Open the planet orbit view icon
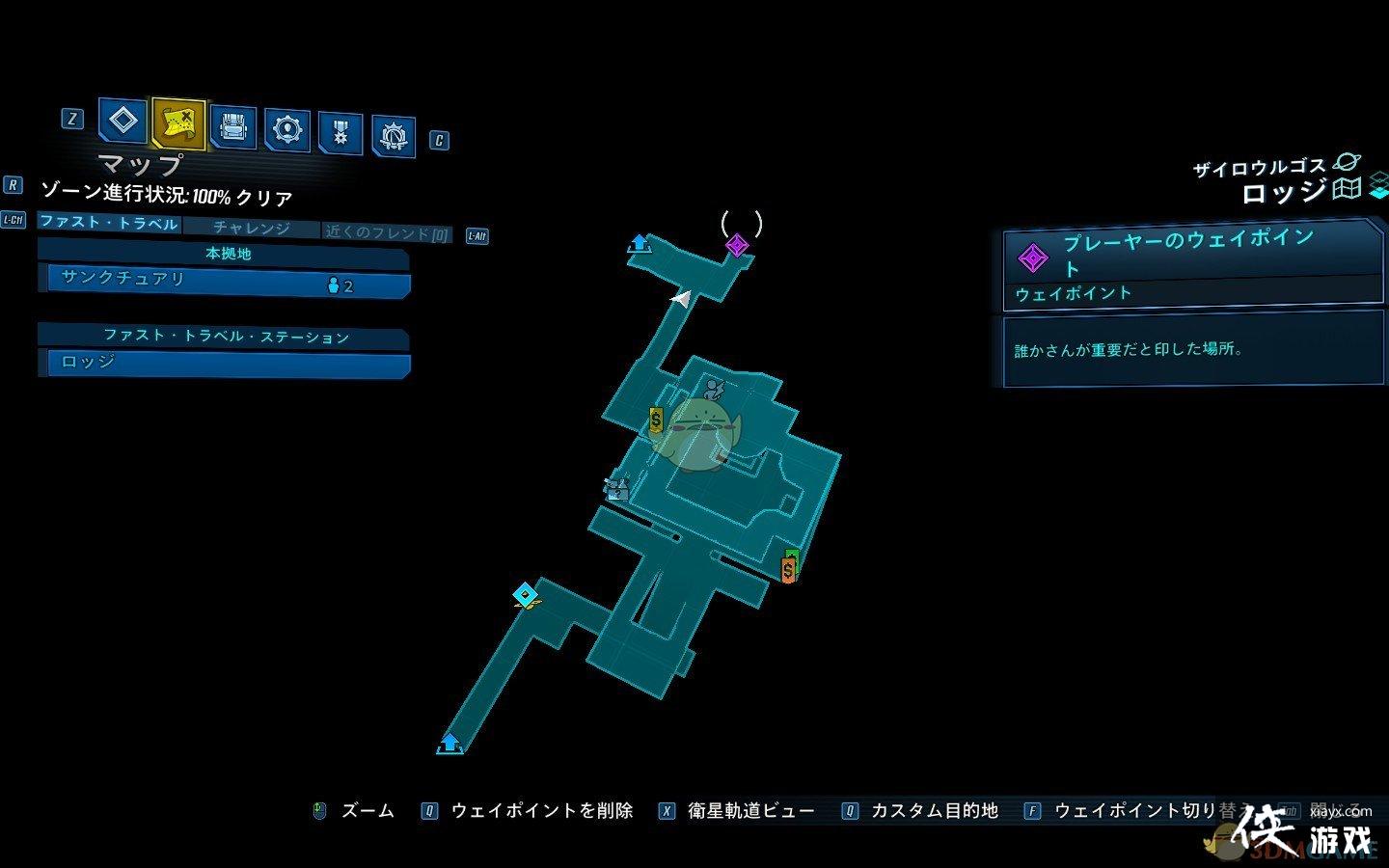 point(1346,164)
